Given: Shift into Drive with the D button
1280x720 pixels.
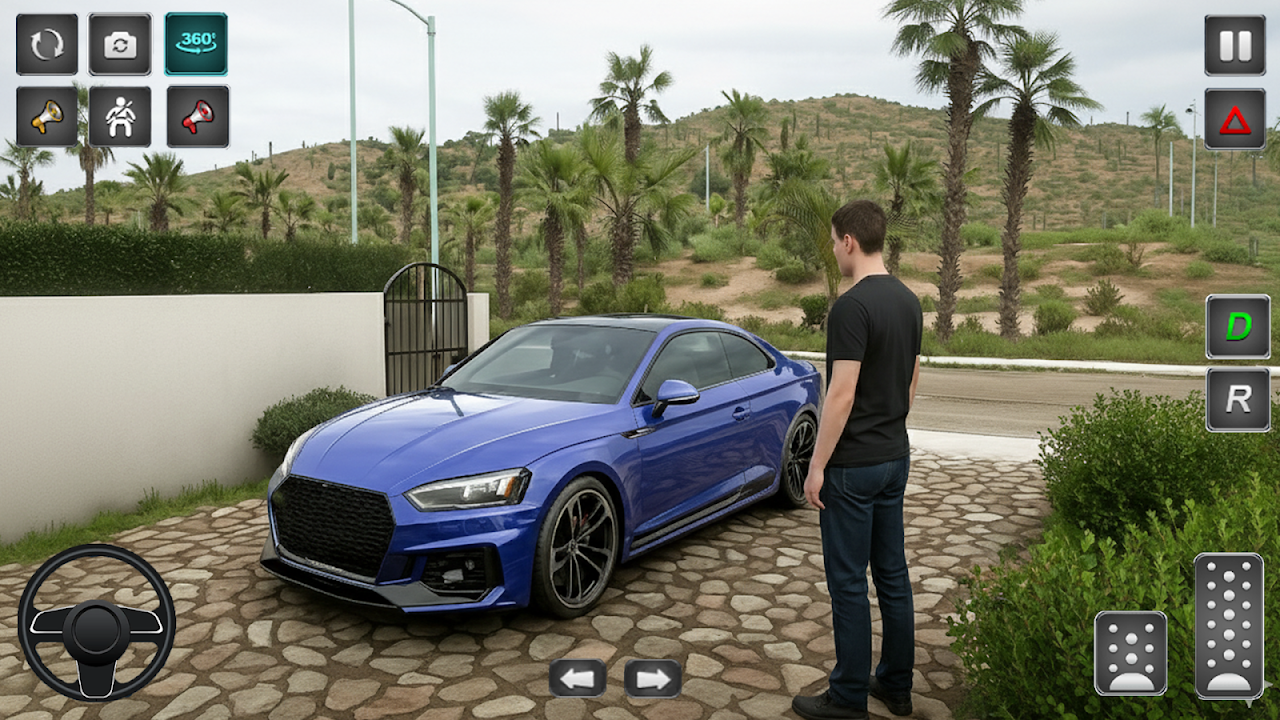Looking at the screenshot, I should [x=1238, y=327].
